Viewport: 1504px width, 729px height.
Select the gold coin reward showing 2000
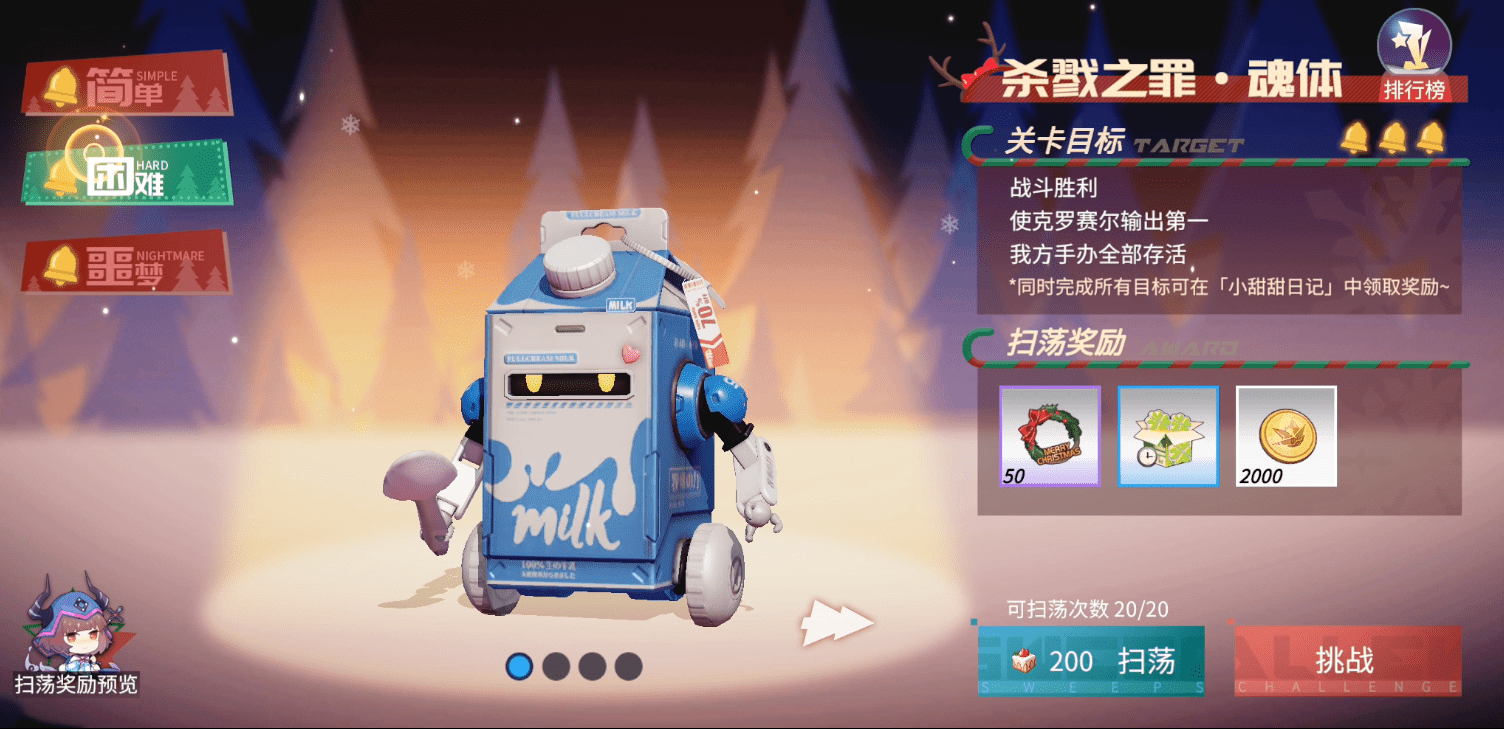(1286, 435)
